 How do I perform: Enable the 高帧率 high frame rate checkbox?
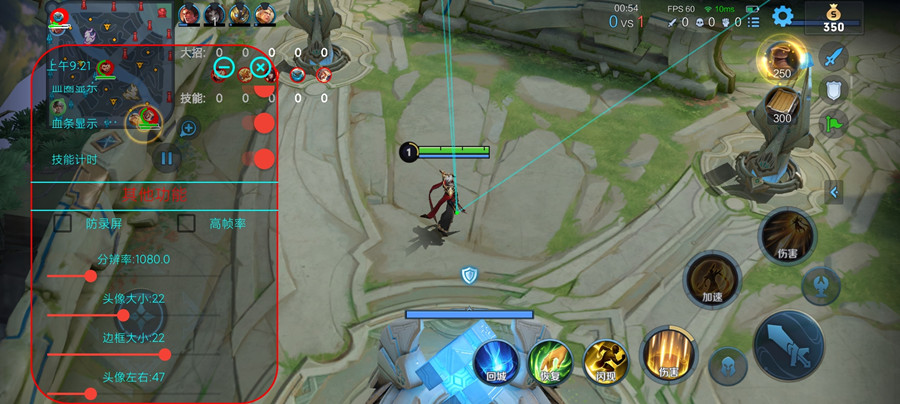pos(185,224)
